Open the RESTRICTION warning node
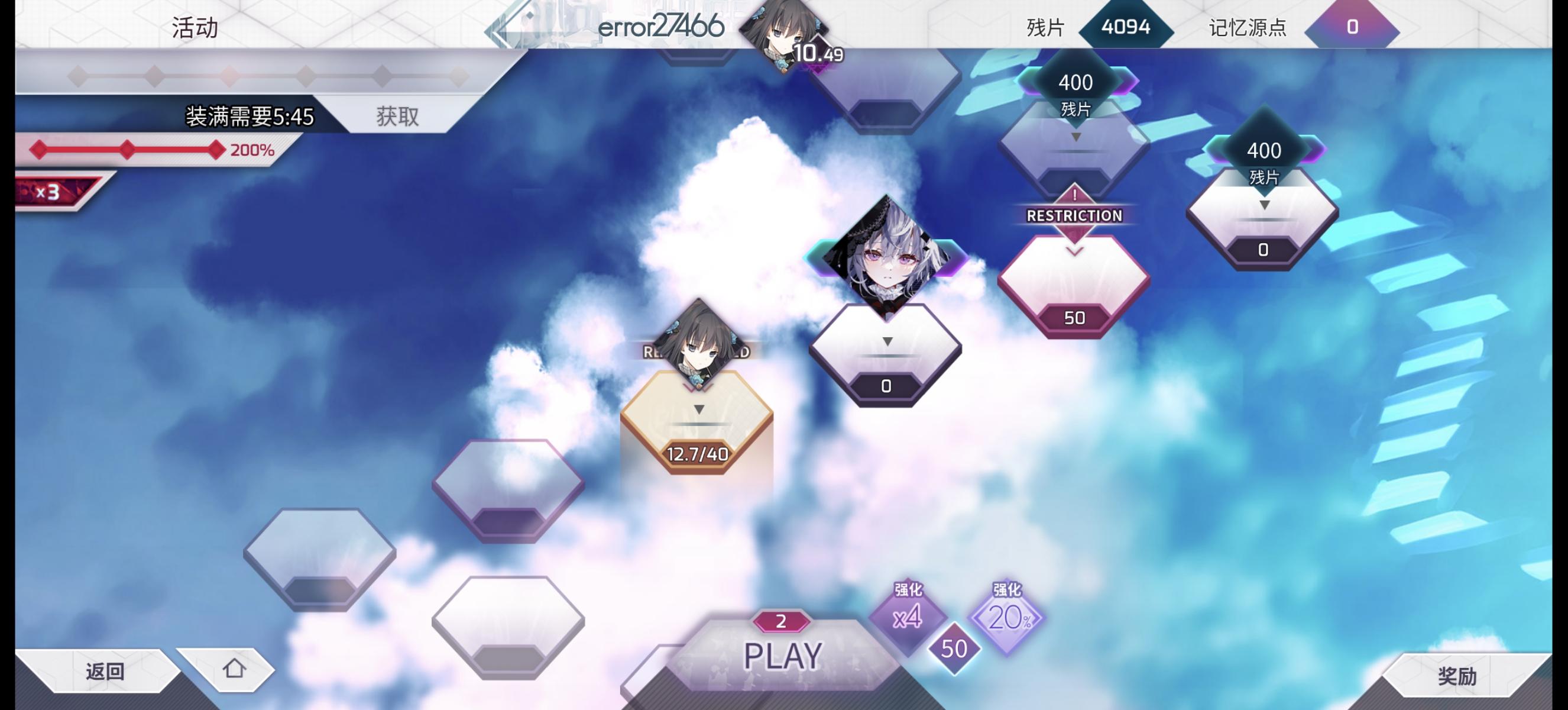Viewport: 1568px width, 710px height. tap(1075, 215)
